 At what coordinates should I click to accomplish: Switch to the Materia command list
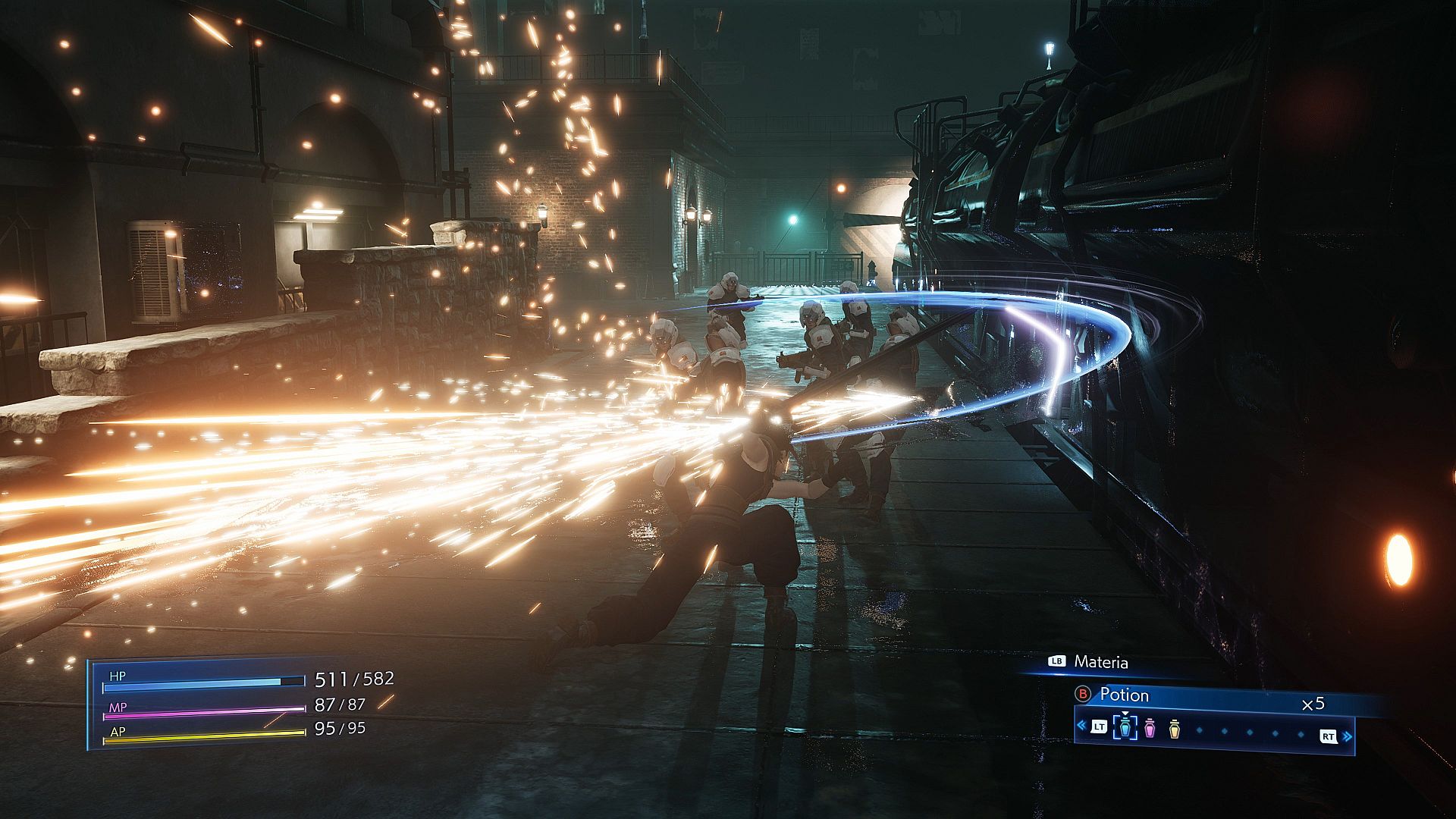coord(1100,662)
